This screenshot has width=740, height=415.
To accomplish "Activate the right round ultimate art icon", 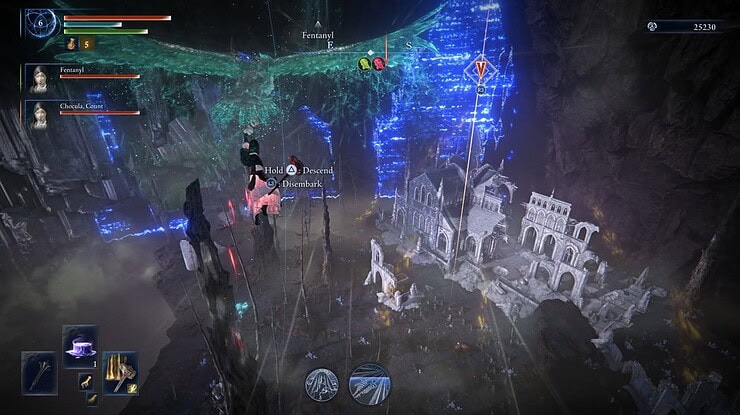I will [369, 383].
